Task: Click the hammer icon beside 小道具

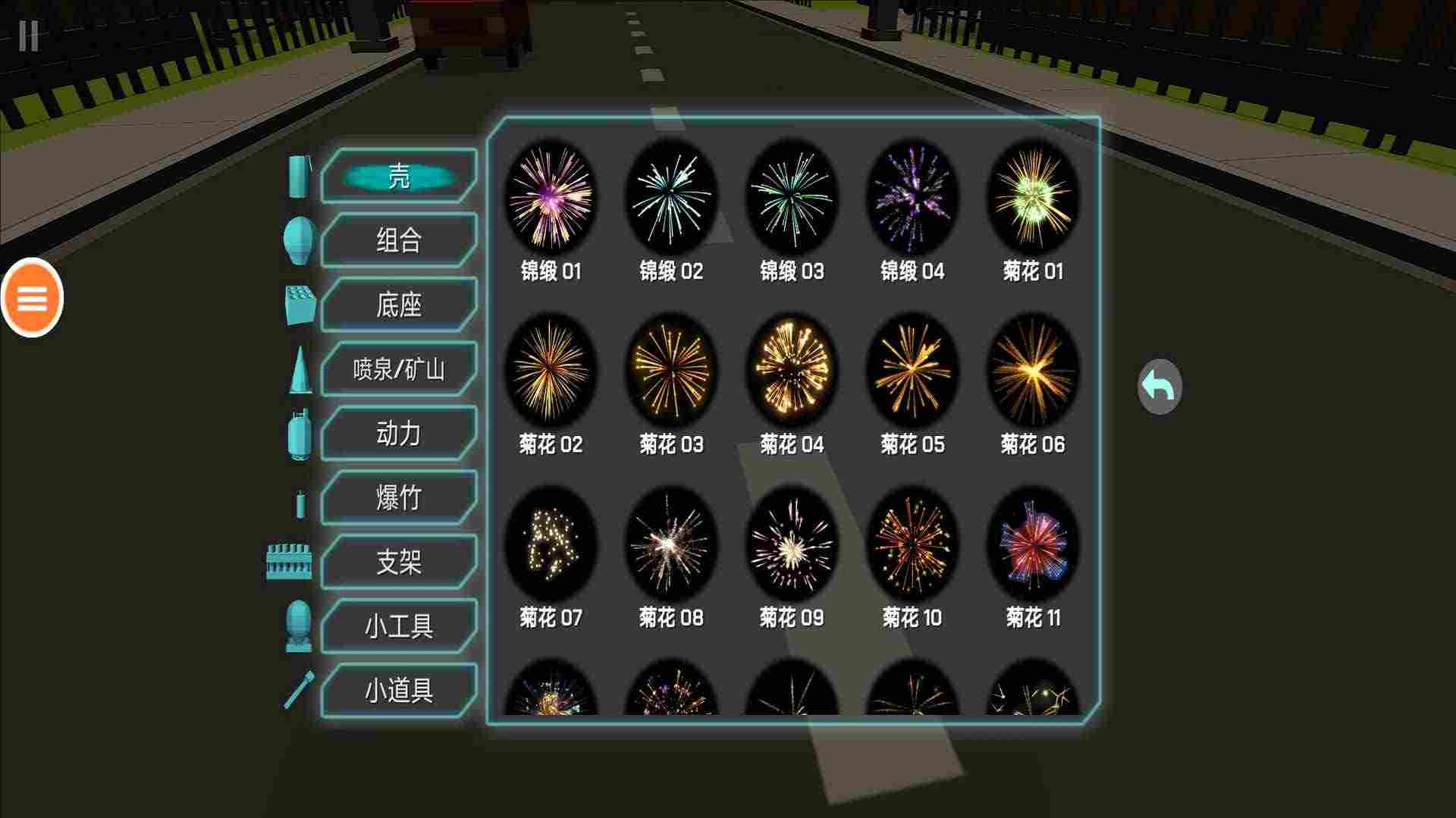Action: pyautogui.click(x=300, y=690)
